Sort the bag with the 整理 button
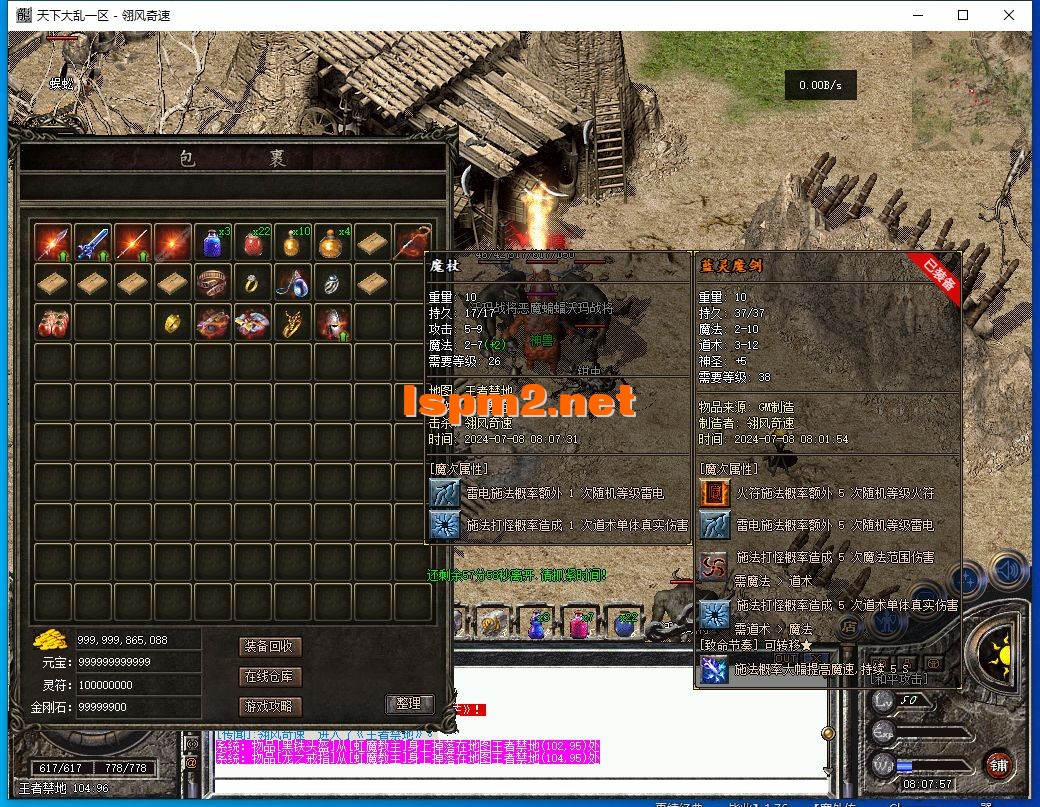1040x807 pixels. pyautogui.click(x=408, y=703)
